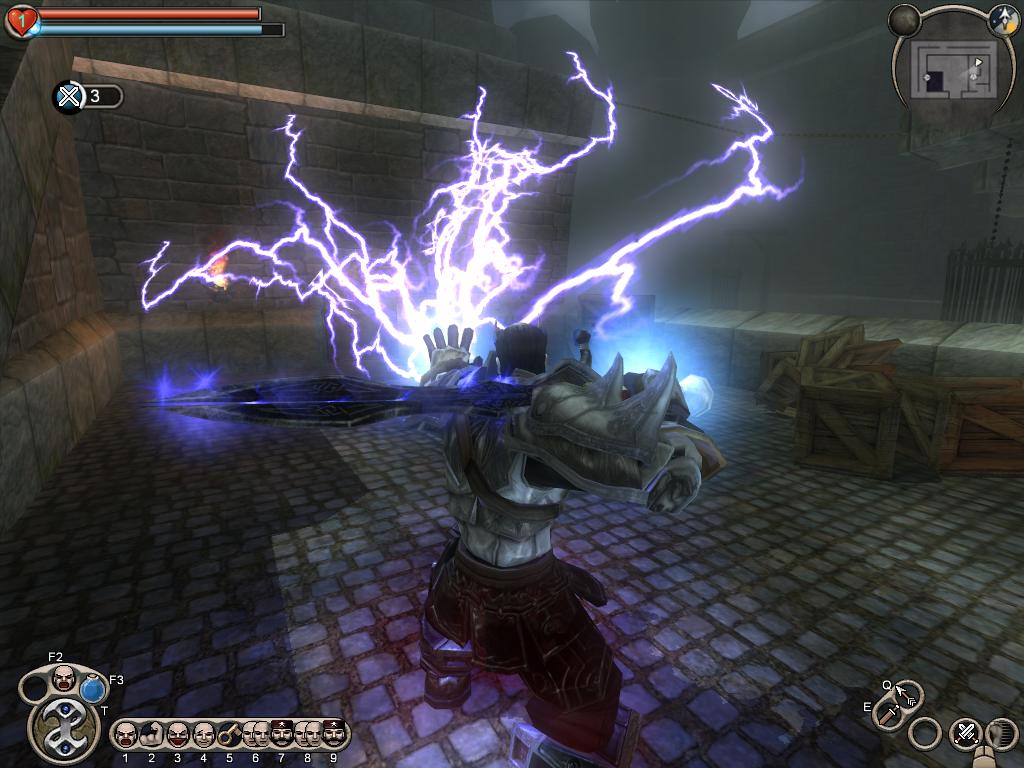The image size is (1024, 768).
Task: Choose the laughing face expression in slot 3
Action: click(x=177, y=735)
